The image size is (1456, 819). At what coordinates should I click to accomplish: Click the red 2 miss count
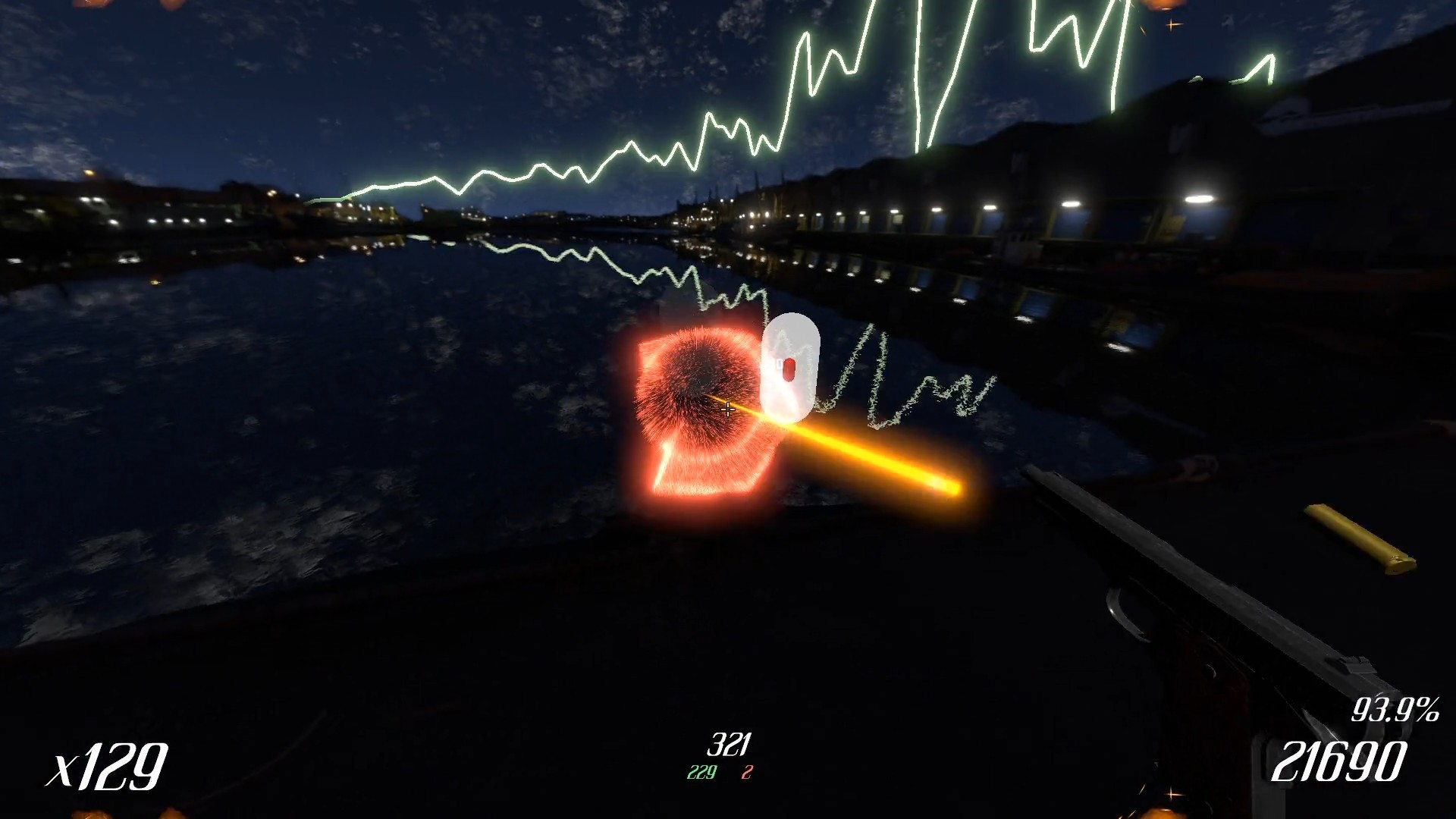coord(747,773)
